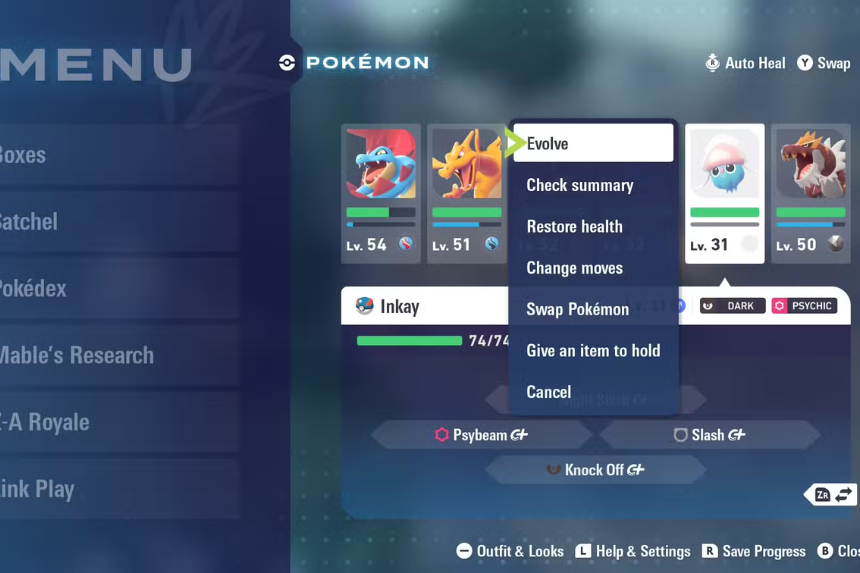Select the Slash move
Screen dimensions: 860x573
[x=709, y=435]
